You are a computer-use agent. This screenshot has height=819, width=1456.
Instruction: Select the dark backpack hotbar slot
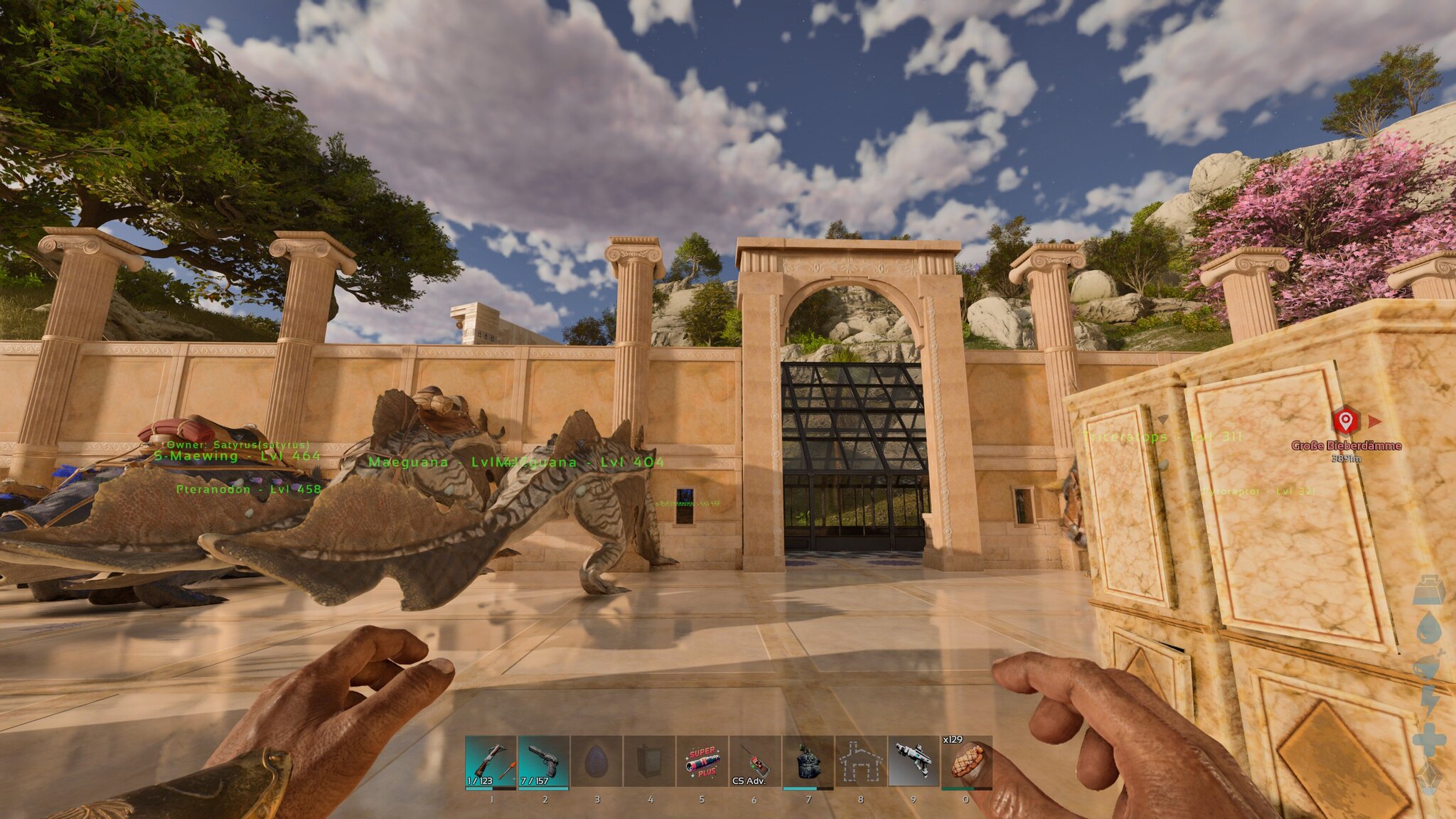808,762
